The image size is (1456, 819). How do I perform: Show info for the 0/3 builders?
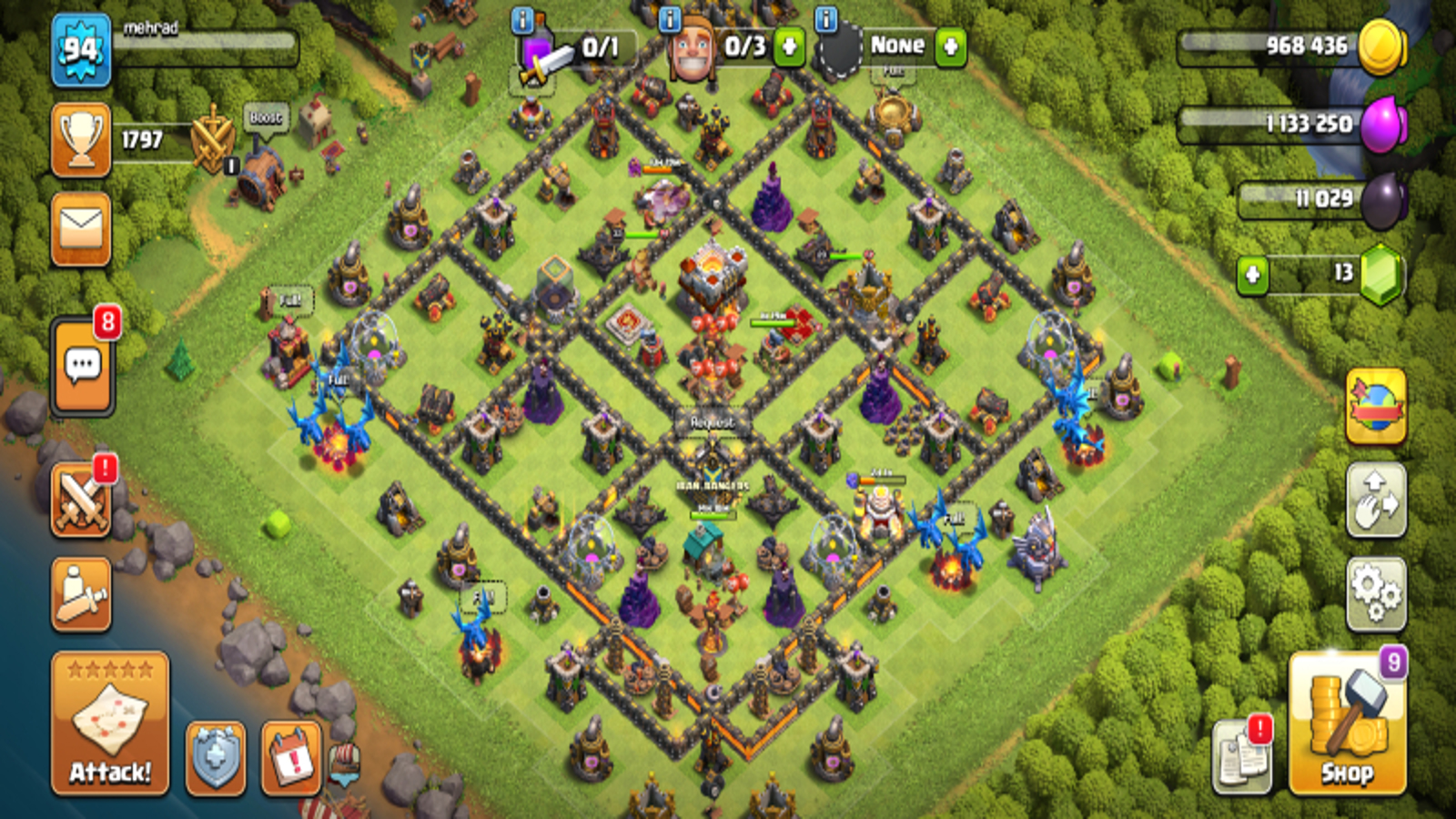click(x=670, y=20)
